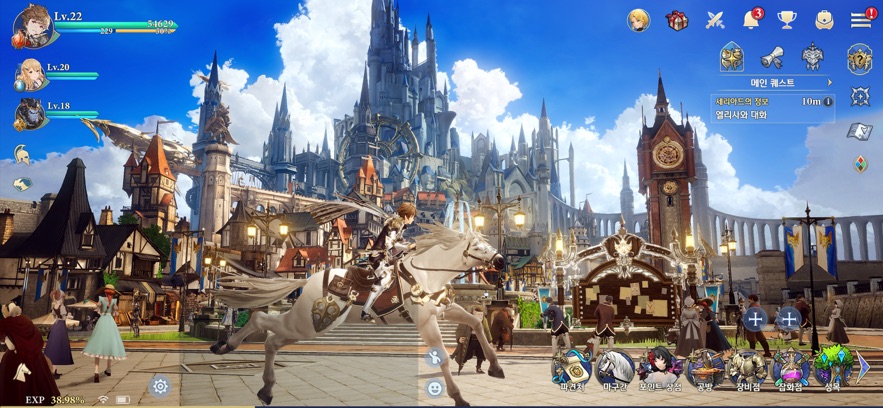Visit the 장비점 equipment shop
Viewport: 883px width, 408px height.
coord(747,371)
